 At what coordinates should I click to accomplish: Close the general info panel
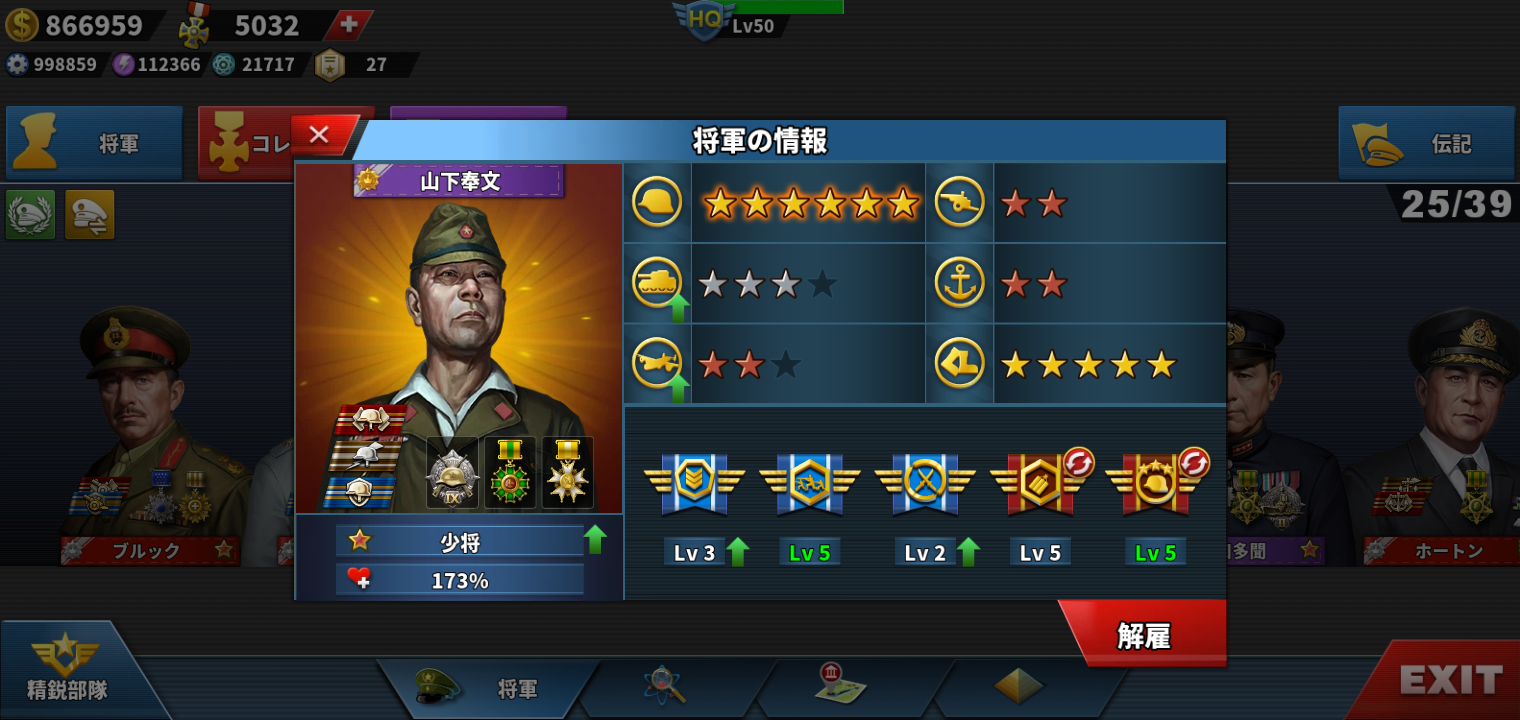tap(320, 135)
